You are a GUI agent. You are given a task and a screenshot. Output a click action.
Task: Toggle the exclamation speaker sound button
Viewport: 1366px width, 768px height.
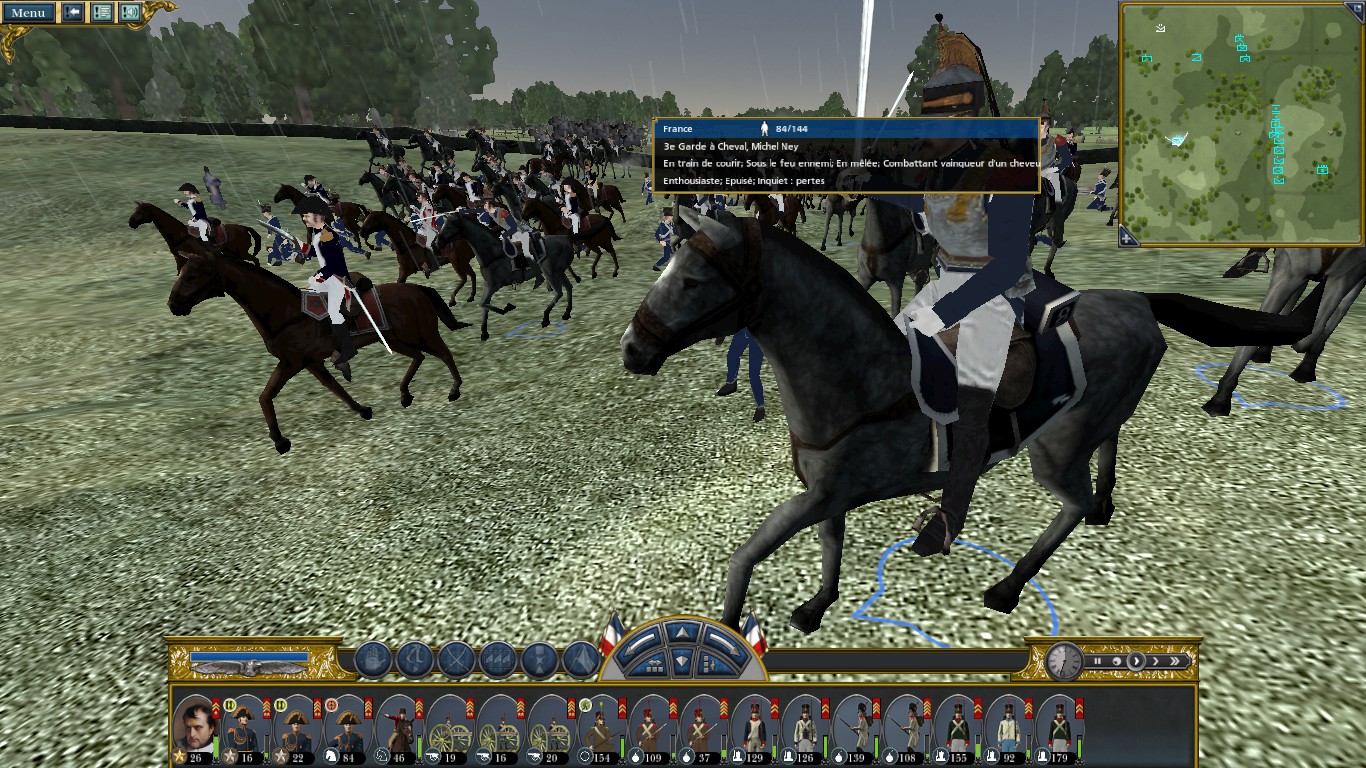coord(130,13)
